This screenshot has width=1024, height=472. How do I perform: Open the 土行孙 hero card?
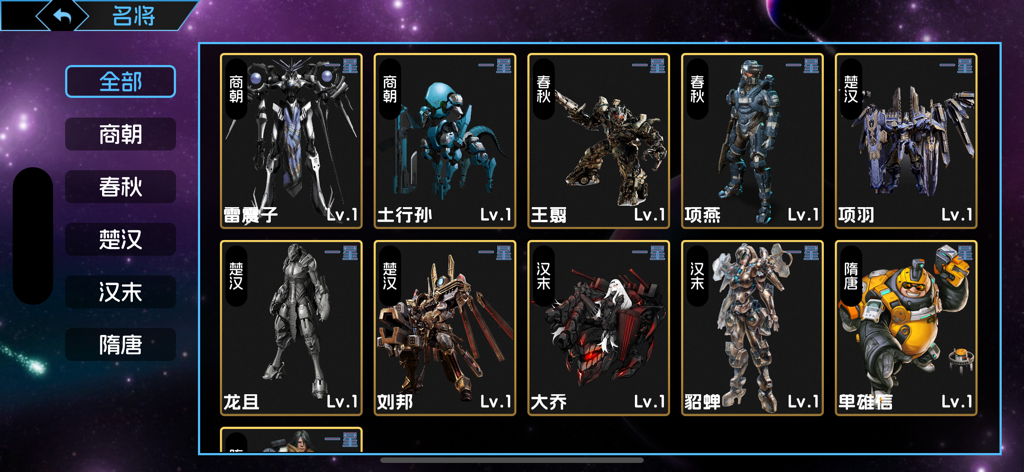tap(445, 140)
